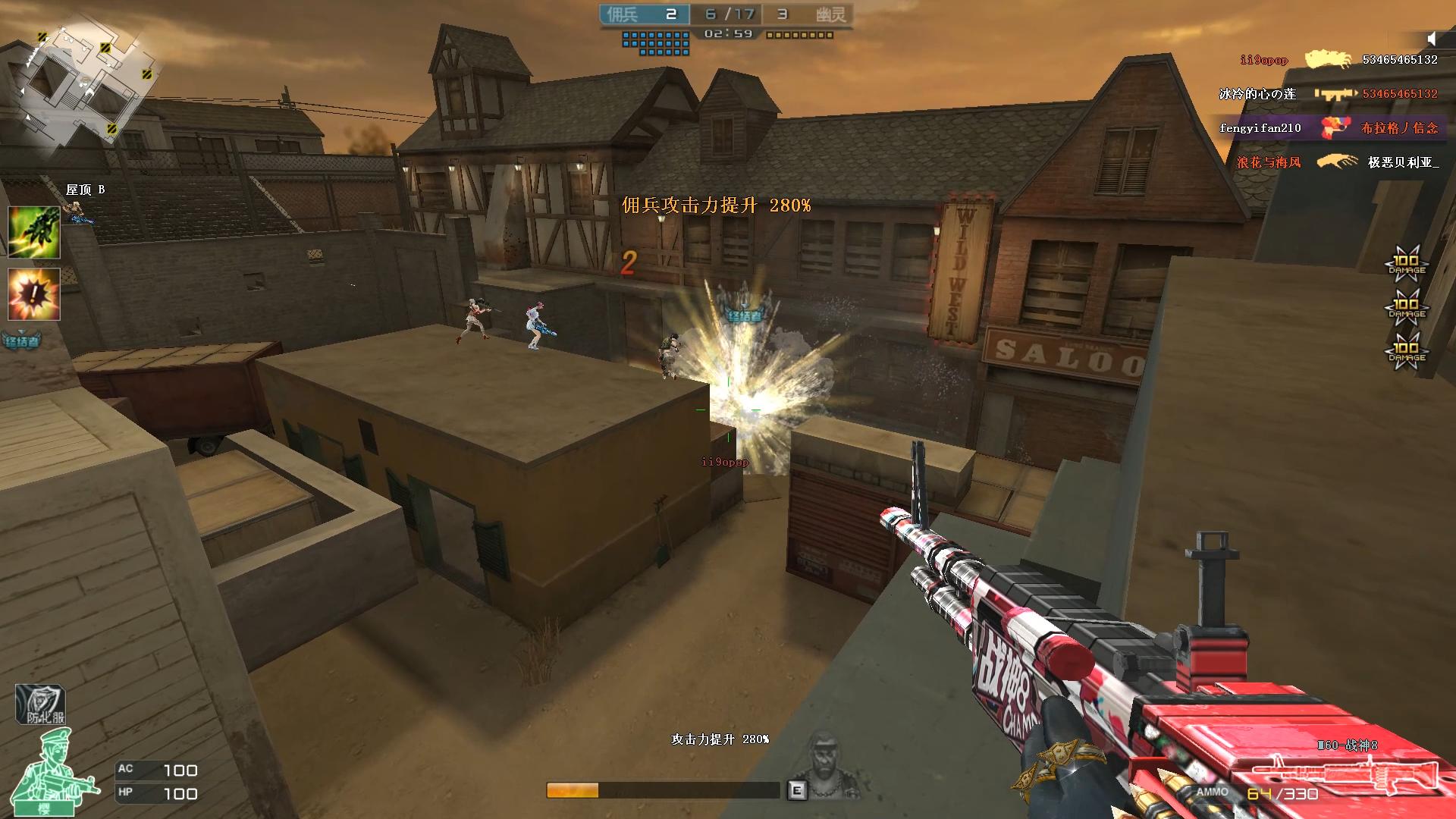Viewport: 1456px width, 819px height.
Task: Select the orange explosion alert skill icon
Action: pos(34,293)
